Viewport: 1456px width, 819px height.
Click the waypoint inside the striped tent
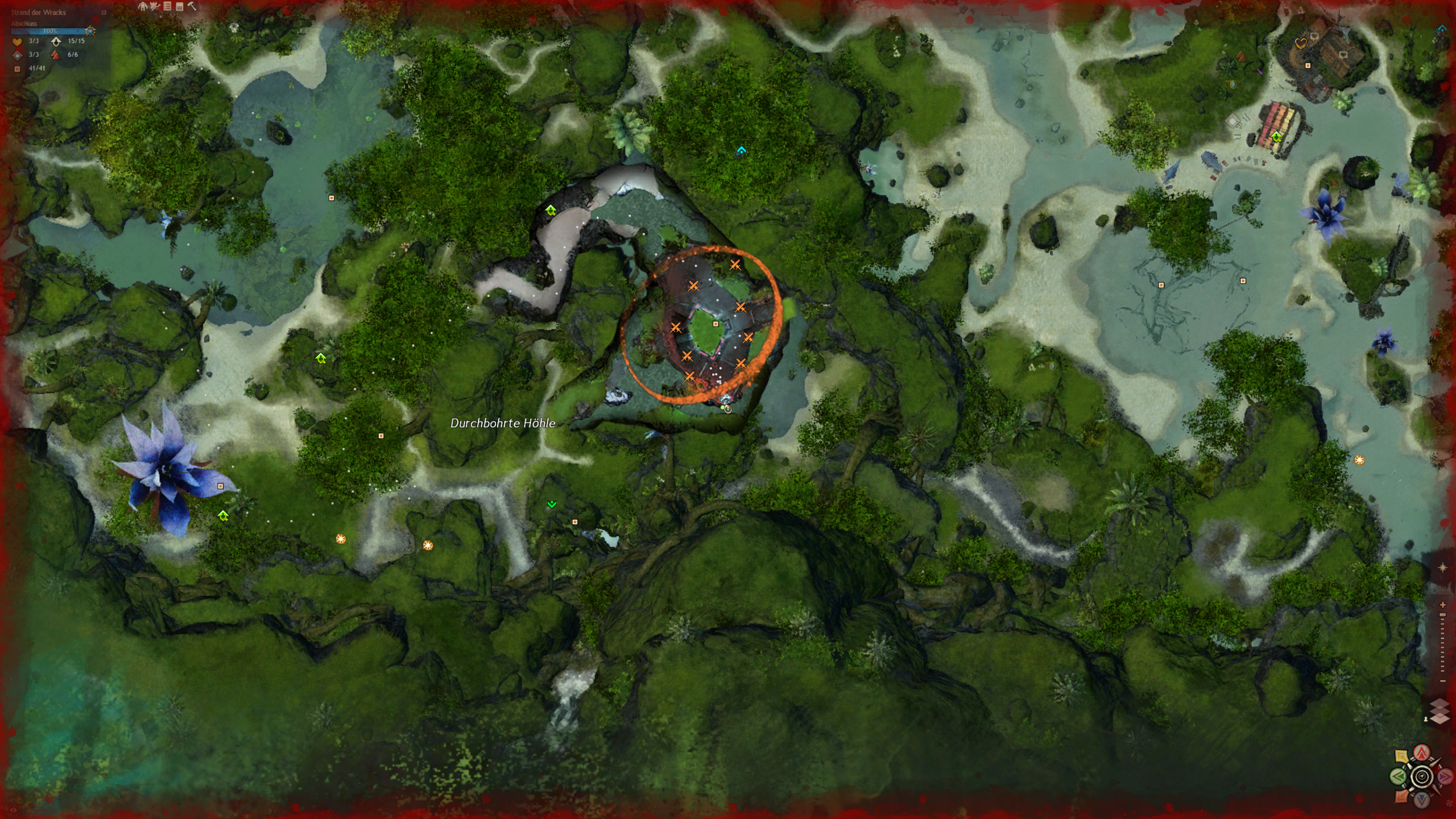pos(1276,136)
